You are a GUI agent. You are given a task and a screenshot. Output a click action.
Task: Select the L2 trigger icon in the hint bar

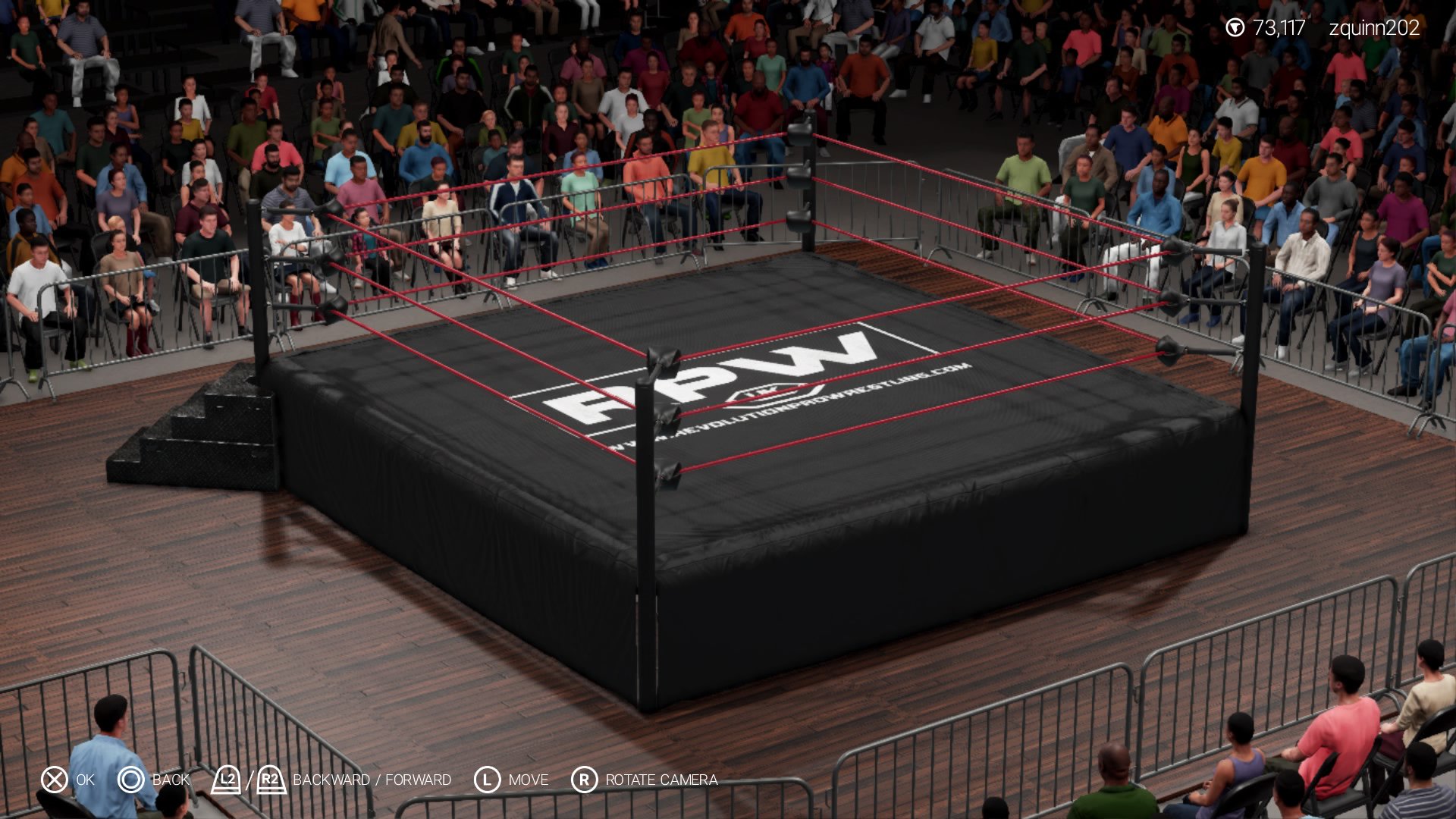[225, 778]
